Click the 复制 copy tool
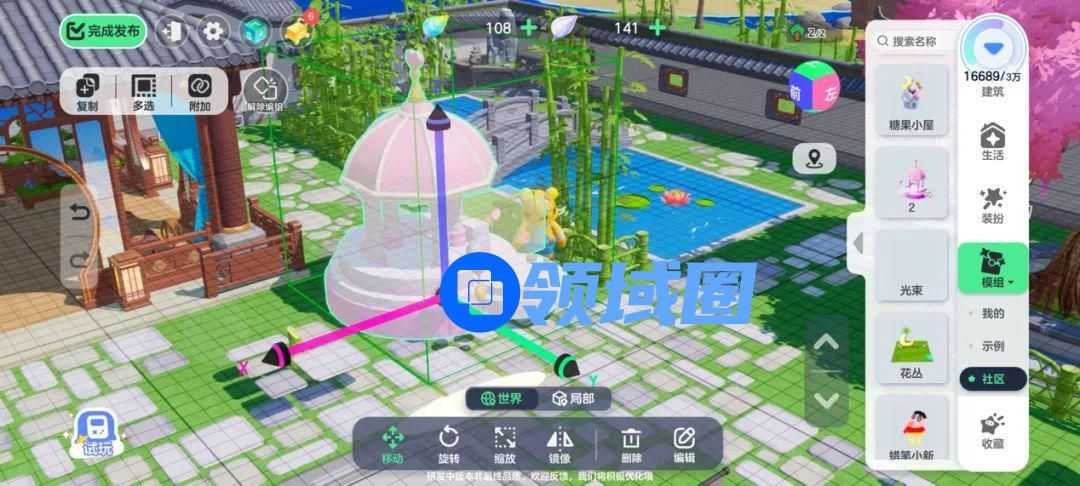This screenshot has width=1080, height=486. (87, 91)
